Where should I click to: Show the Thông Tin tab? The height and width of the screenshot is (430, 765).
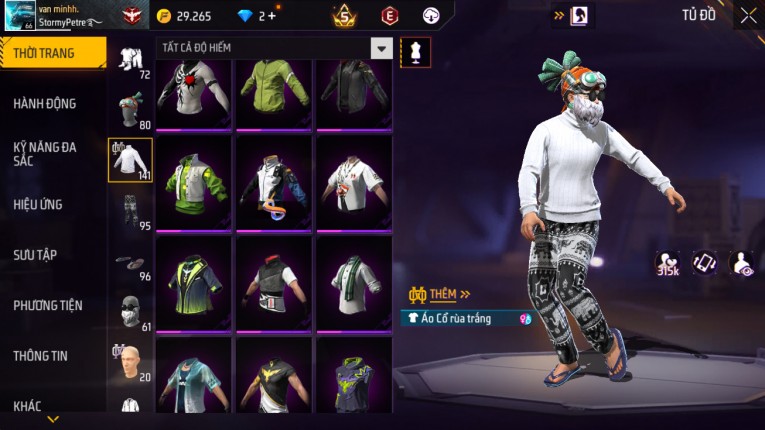[x=42, y=355]
